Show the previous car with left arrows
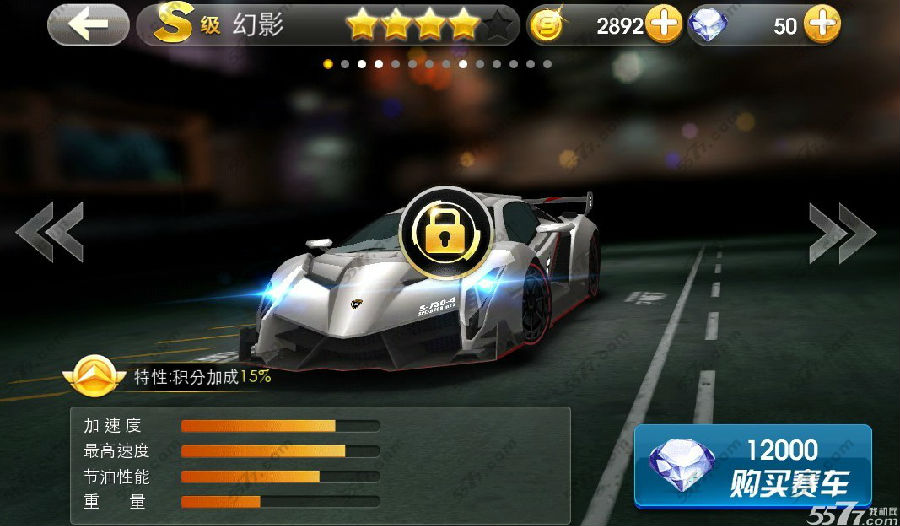This screenshot has height=526, width=900. coord(50,232)
